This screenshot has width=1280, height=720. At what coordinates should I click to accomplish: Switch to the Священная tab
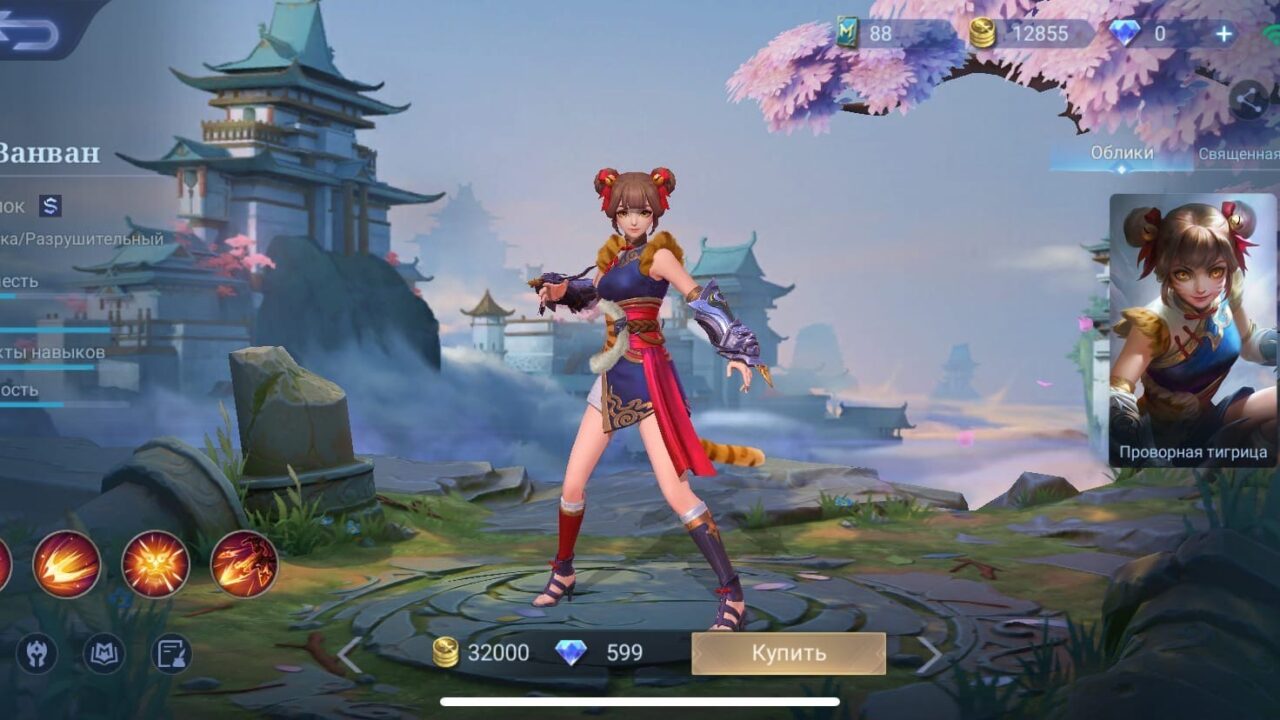1240,154
